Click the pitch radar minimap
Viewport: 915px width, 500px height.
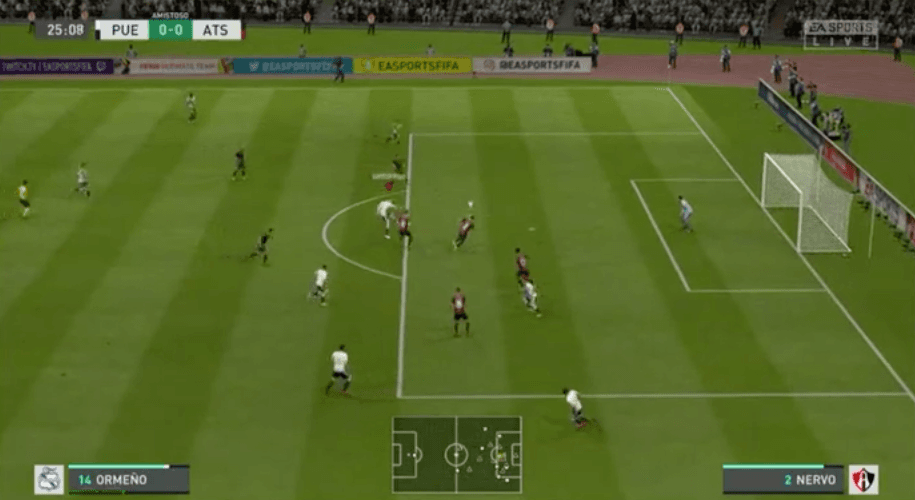coord(456,455)
